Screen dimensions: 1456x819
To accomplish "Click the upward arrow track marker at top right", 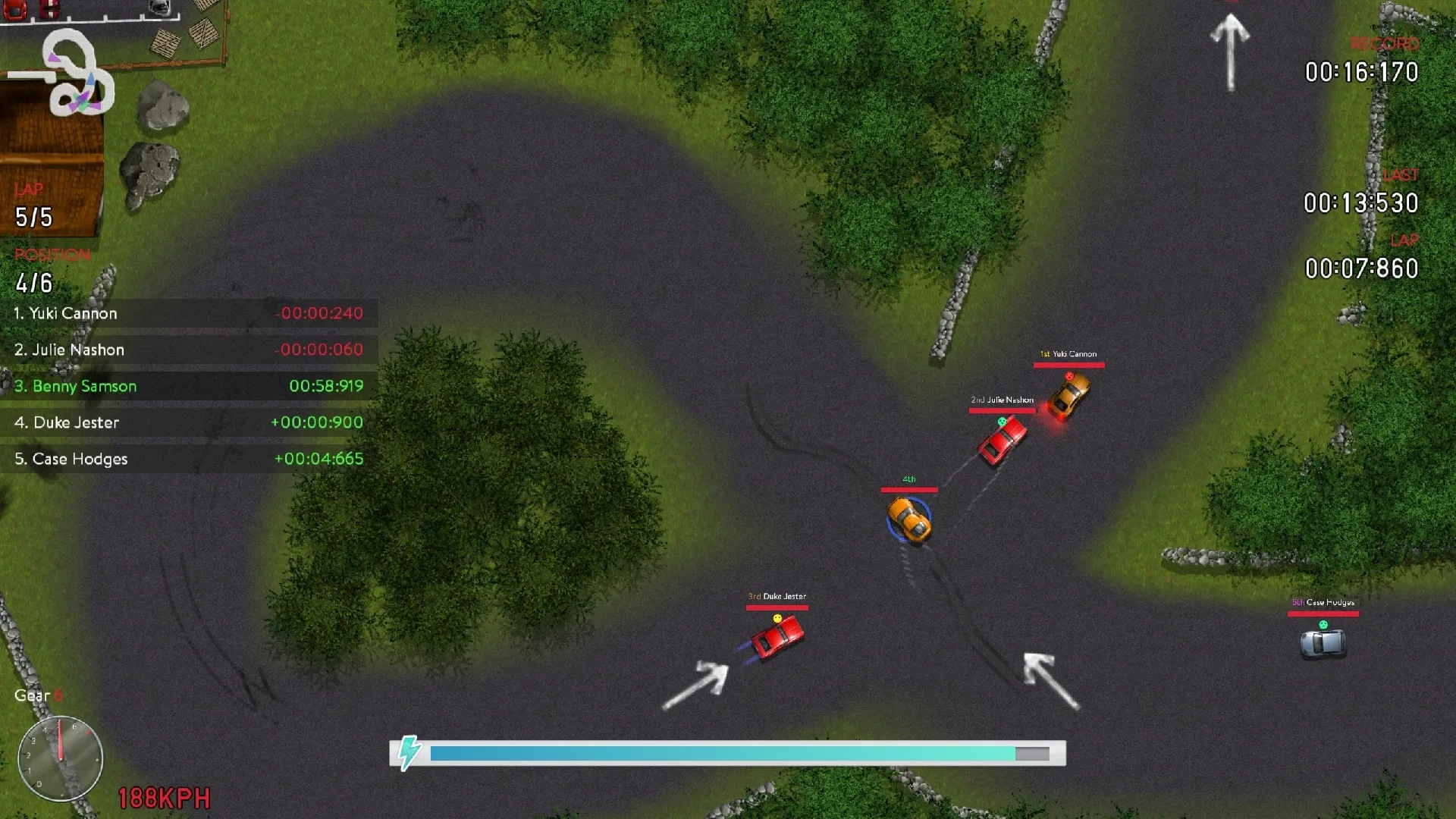I will pos(1230,49).
